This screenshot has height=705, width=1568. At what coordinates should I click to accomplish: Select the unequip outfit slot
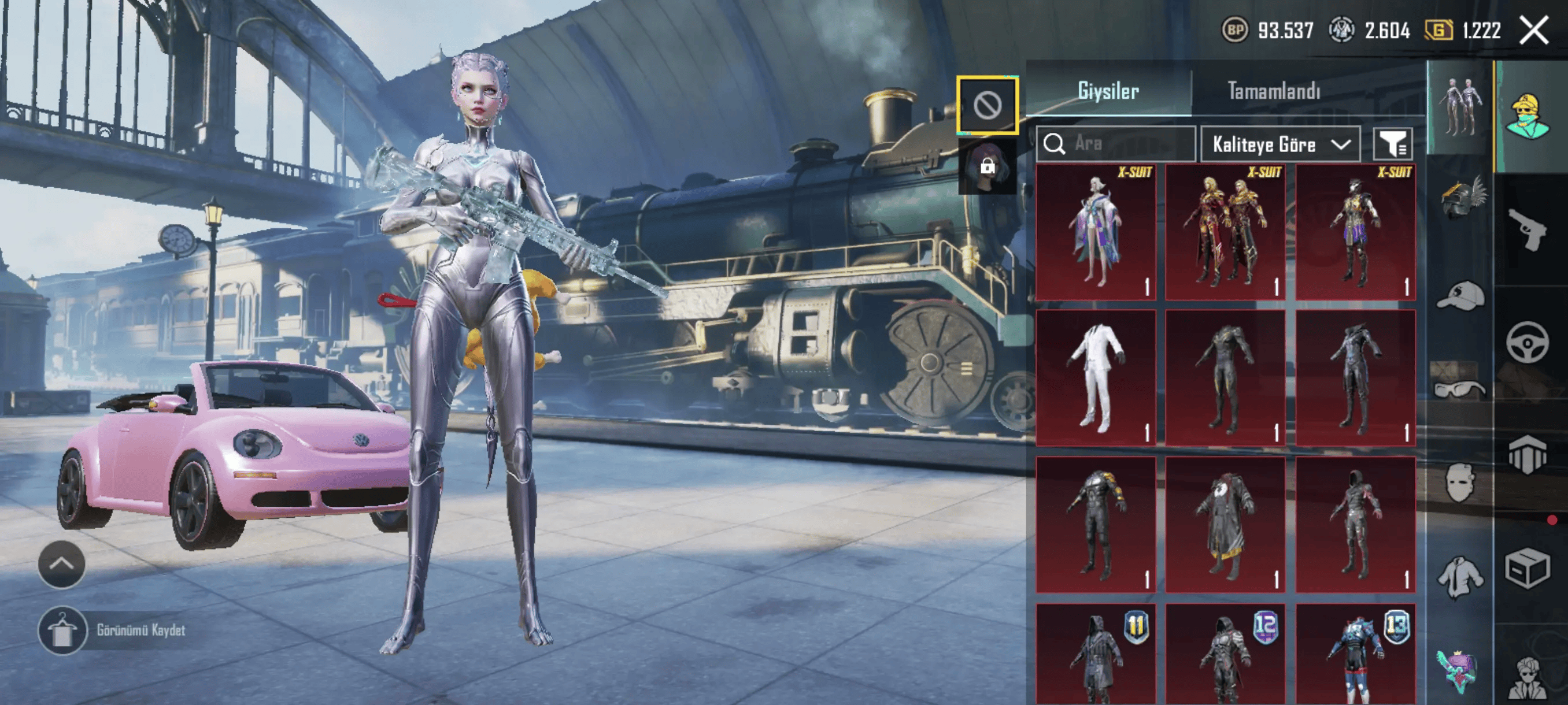tap(988, 106)
